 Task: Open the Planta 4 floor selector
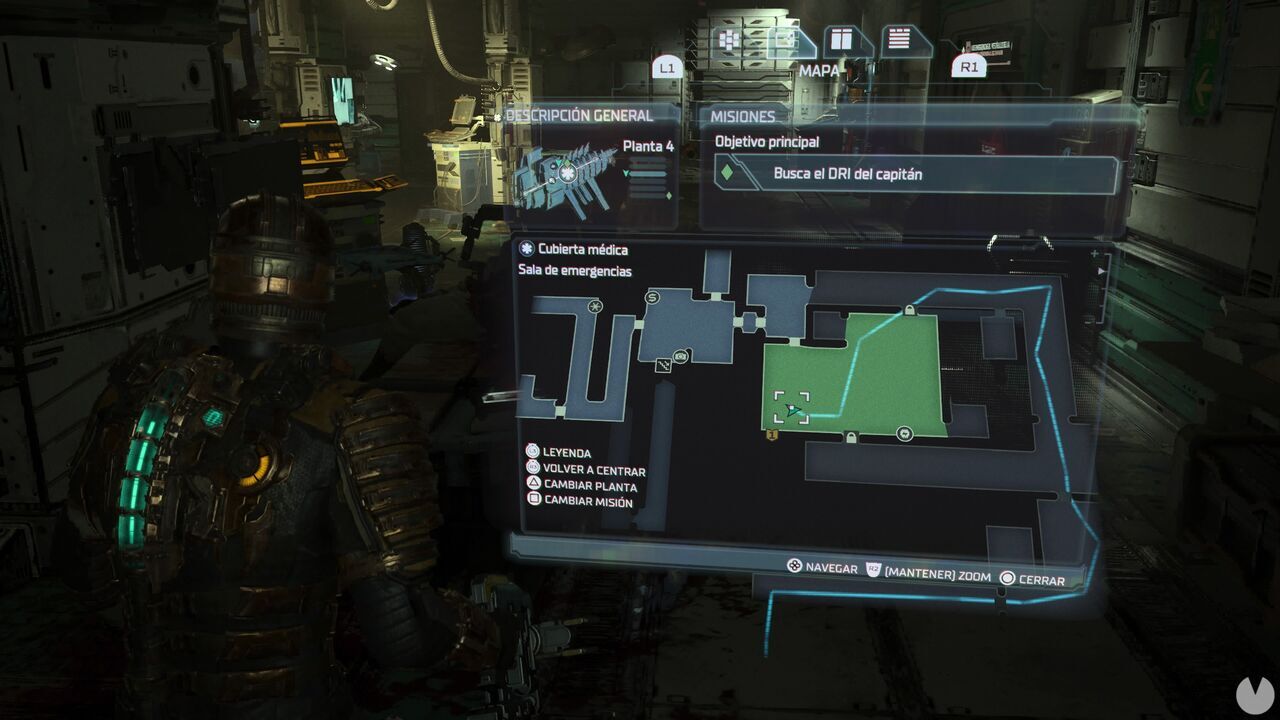(x=649, y=145)
